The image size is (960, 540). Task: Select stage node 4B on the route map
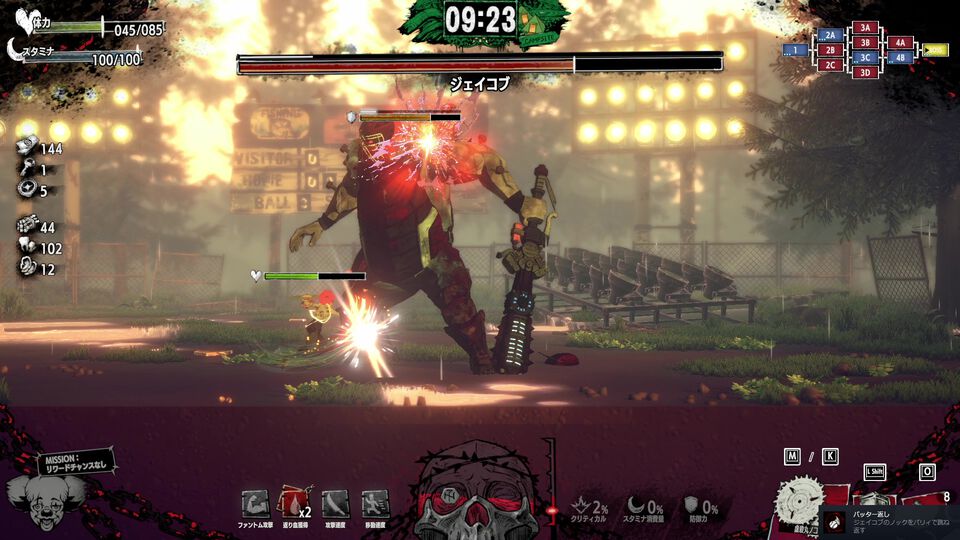[900, 57]
